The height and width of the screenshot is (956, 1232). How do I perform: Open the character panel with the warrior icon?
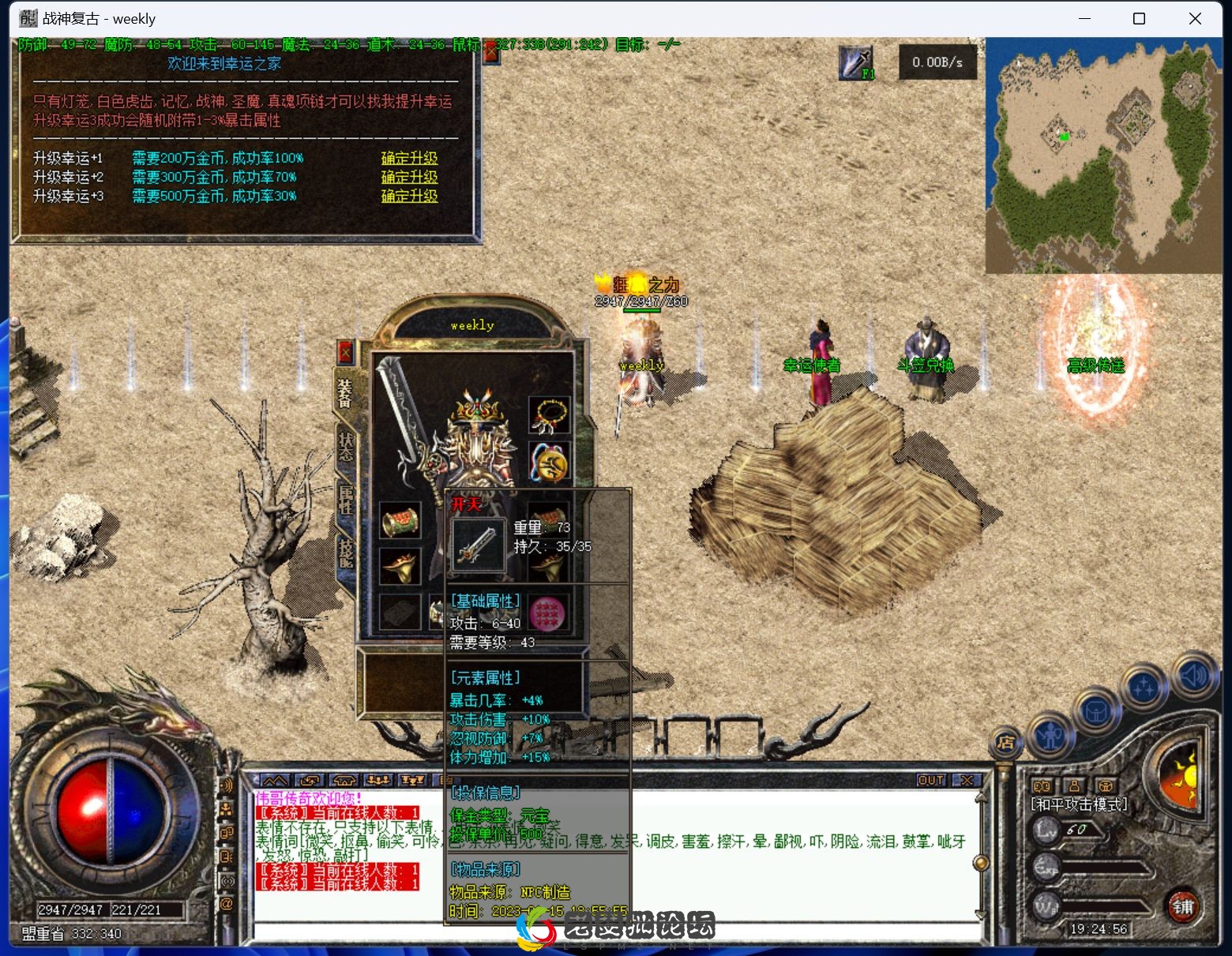click(1050, 736)
